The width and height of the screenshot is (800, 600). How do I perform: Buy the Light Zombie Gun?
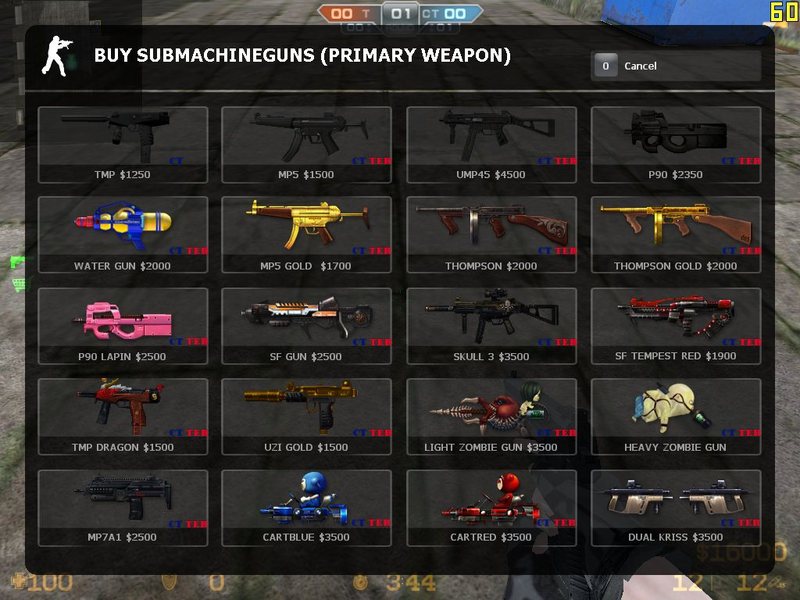point(491,417)
